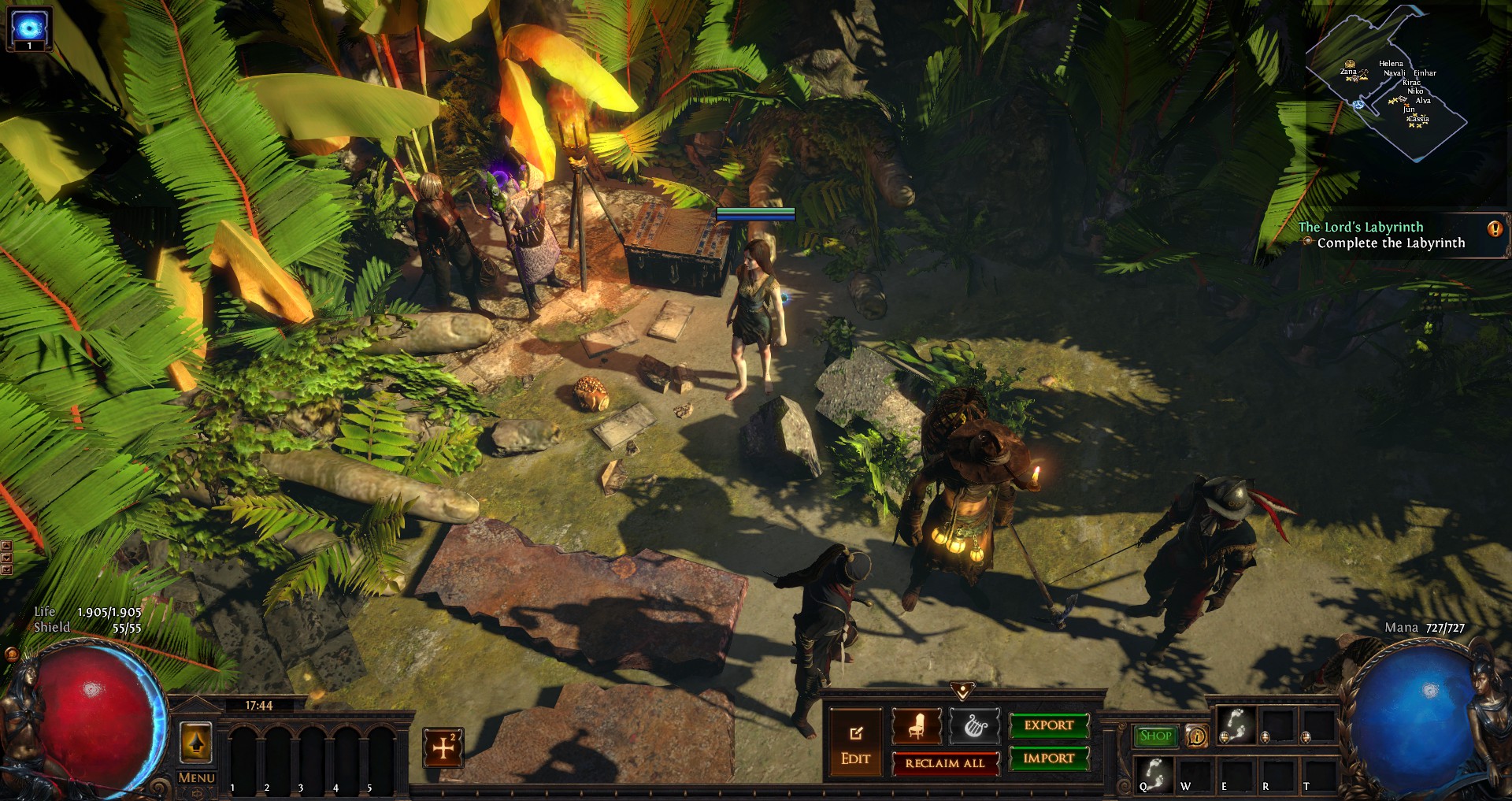Open the chair decorations button
The height and width of the screenshot is (801, 1512).
[x=916, y=725]
